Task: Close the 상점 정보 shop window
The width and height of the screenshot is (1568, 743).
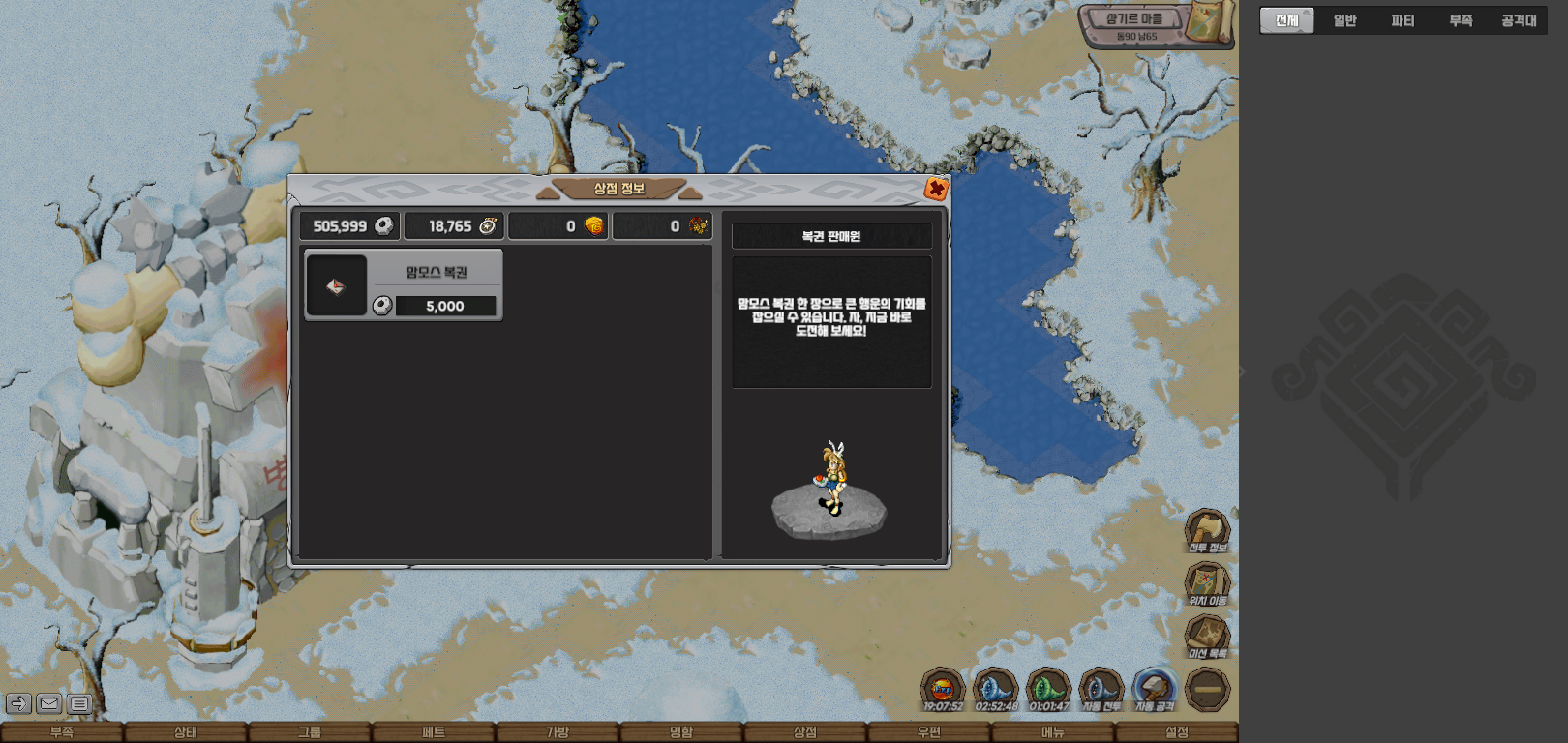Action: 935,189
